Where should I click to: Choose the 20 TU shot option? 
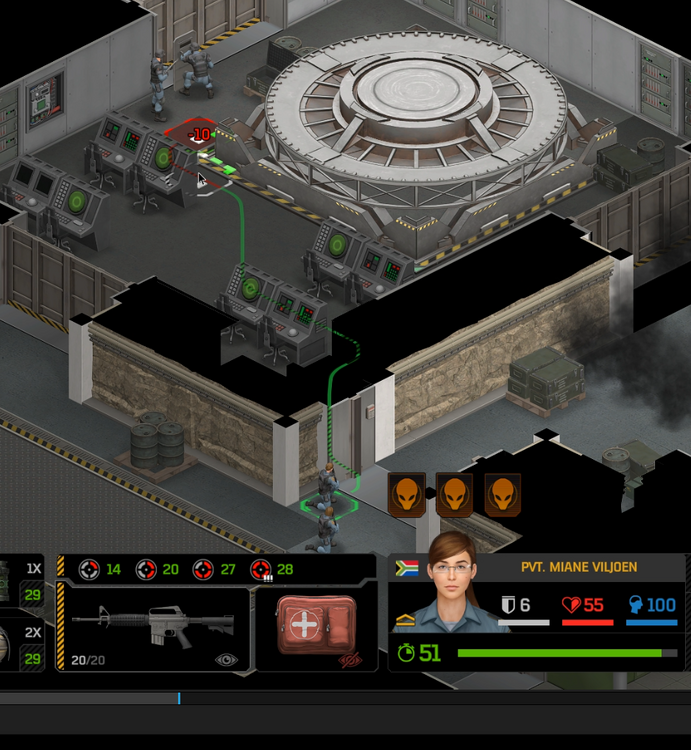click(157, 570)
